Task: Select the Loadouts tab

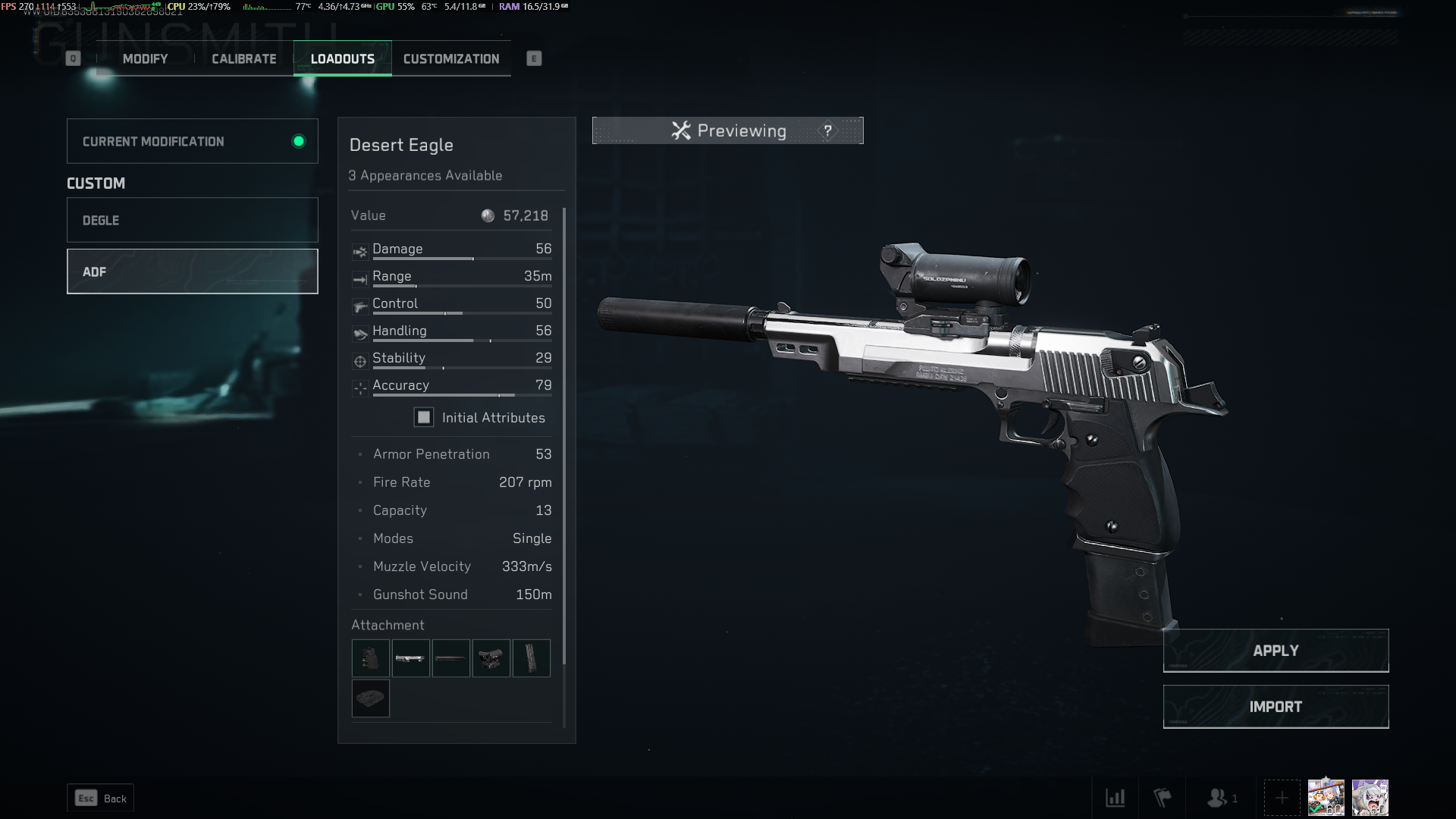Action: point(343,59)
